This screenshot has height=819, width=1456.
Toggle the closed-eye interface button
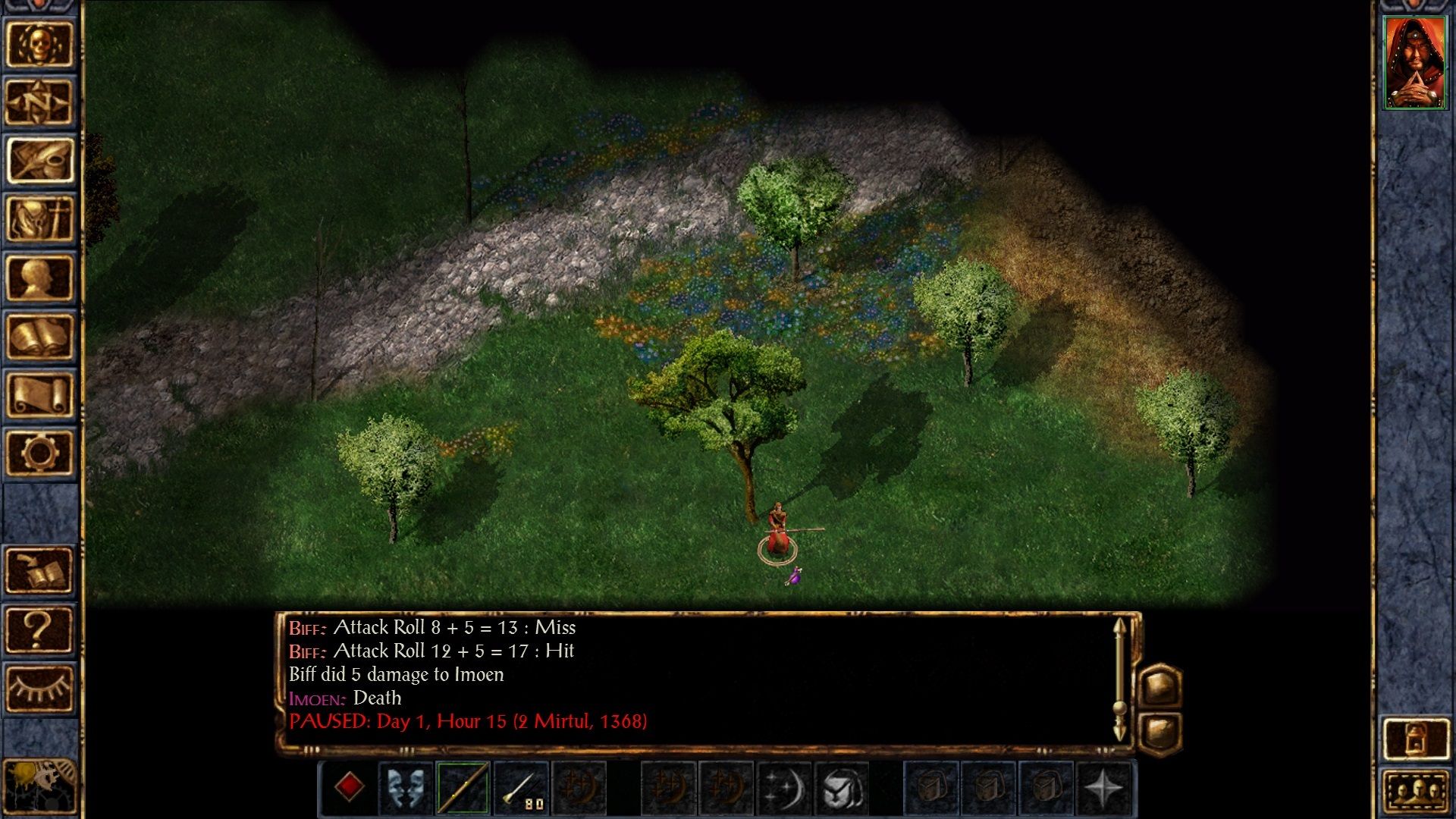39,687
